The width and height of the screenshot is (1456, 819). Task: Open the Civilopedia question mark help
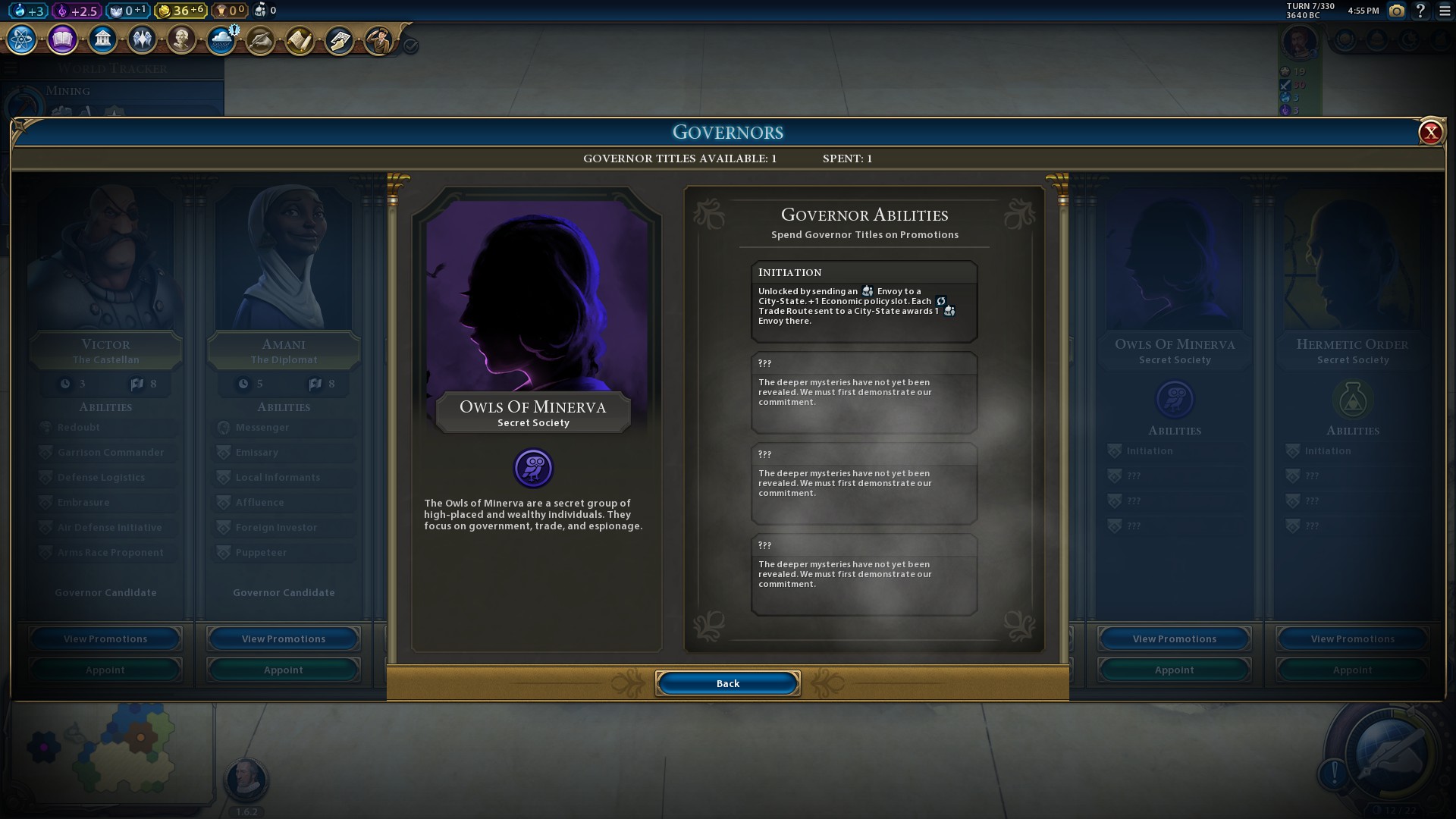pyautogui.click(x=1420, y=11)
